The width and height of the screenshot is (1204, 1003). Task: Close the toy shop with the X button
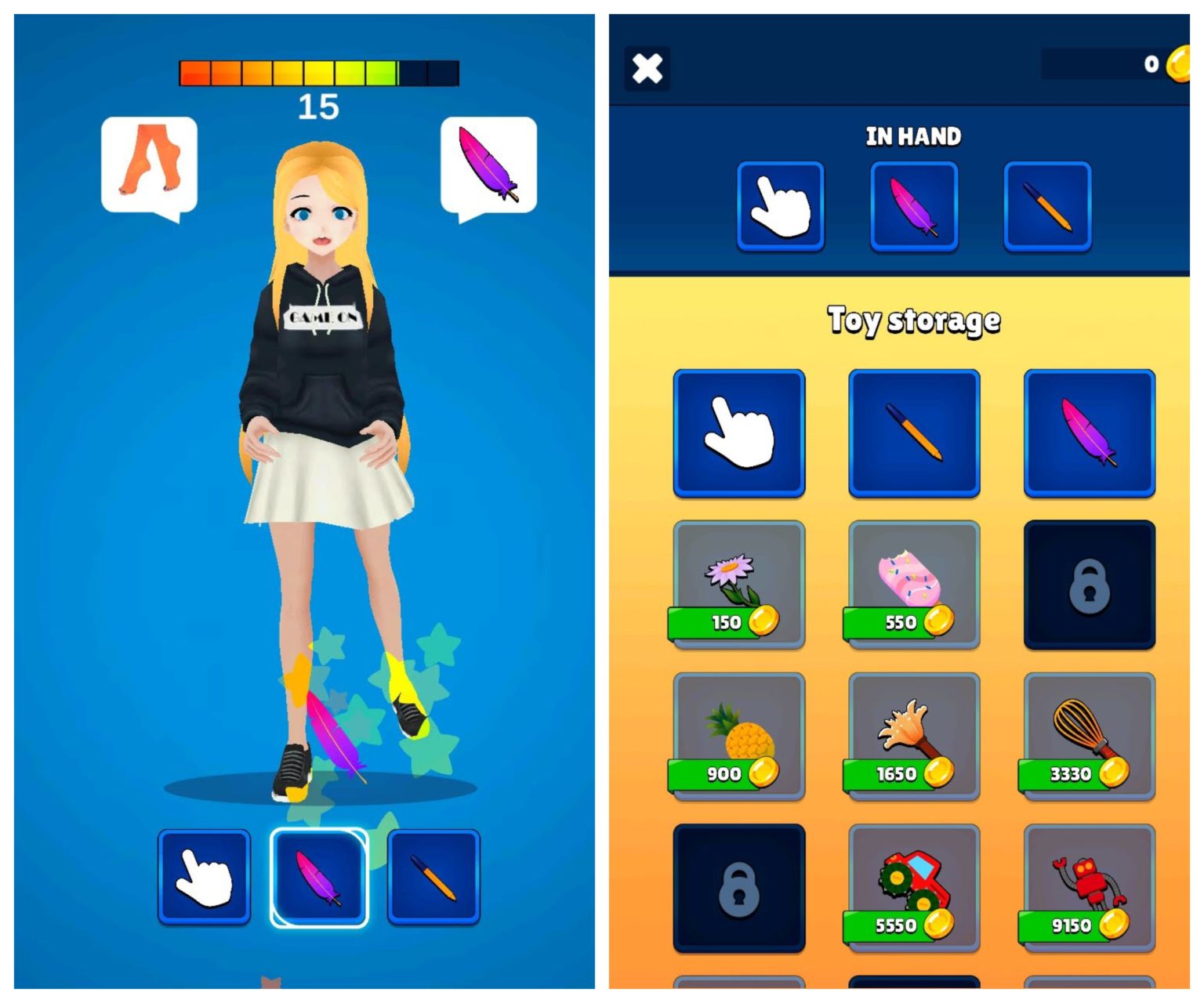coord(647,69)
